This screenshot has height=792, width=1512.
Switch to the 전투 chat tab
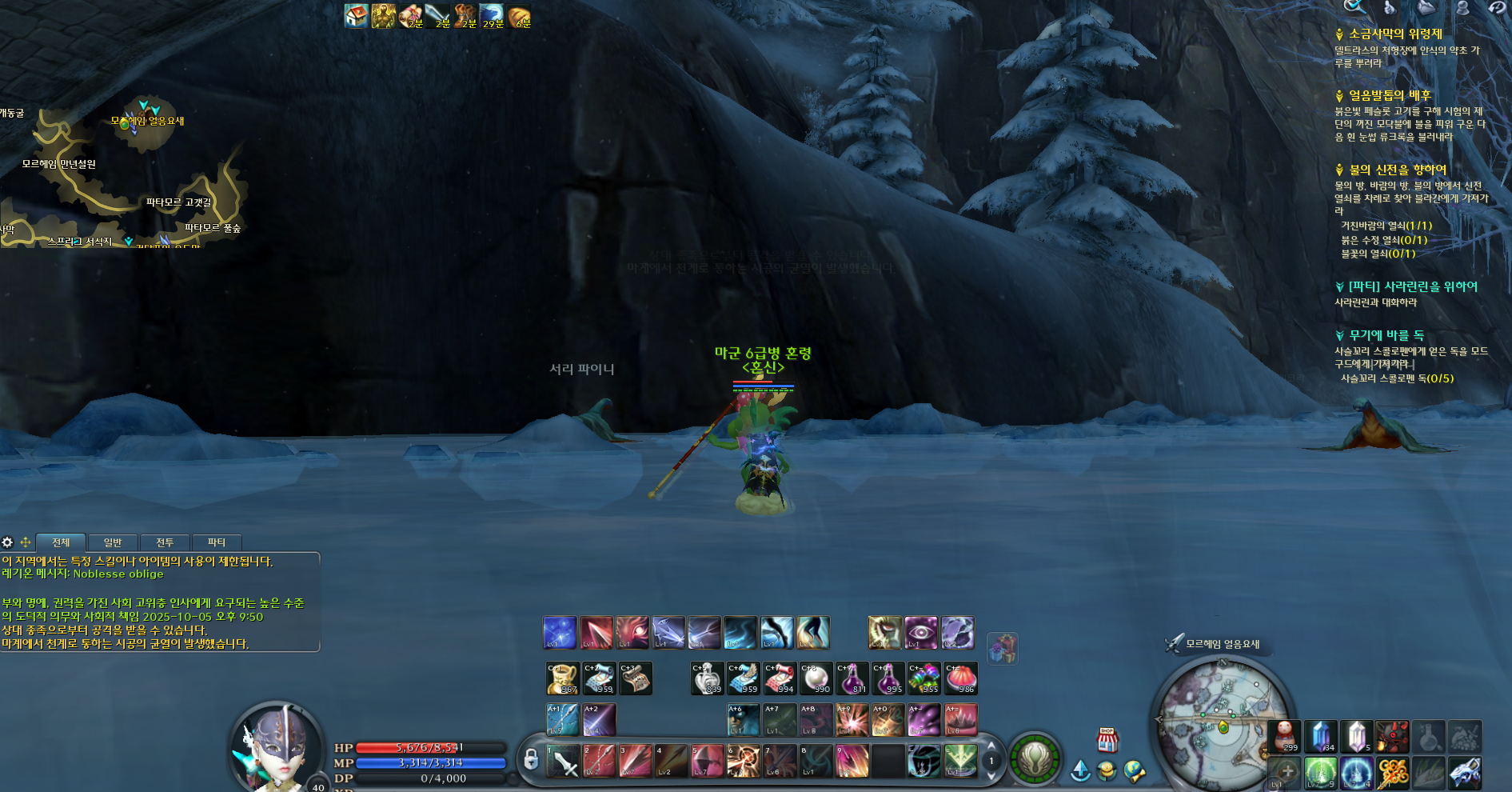pyautogui.click(x=165, y=542)
